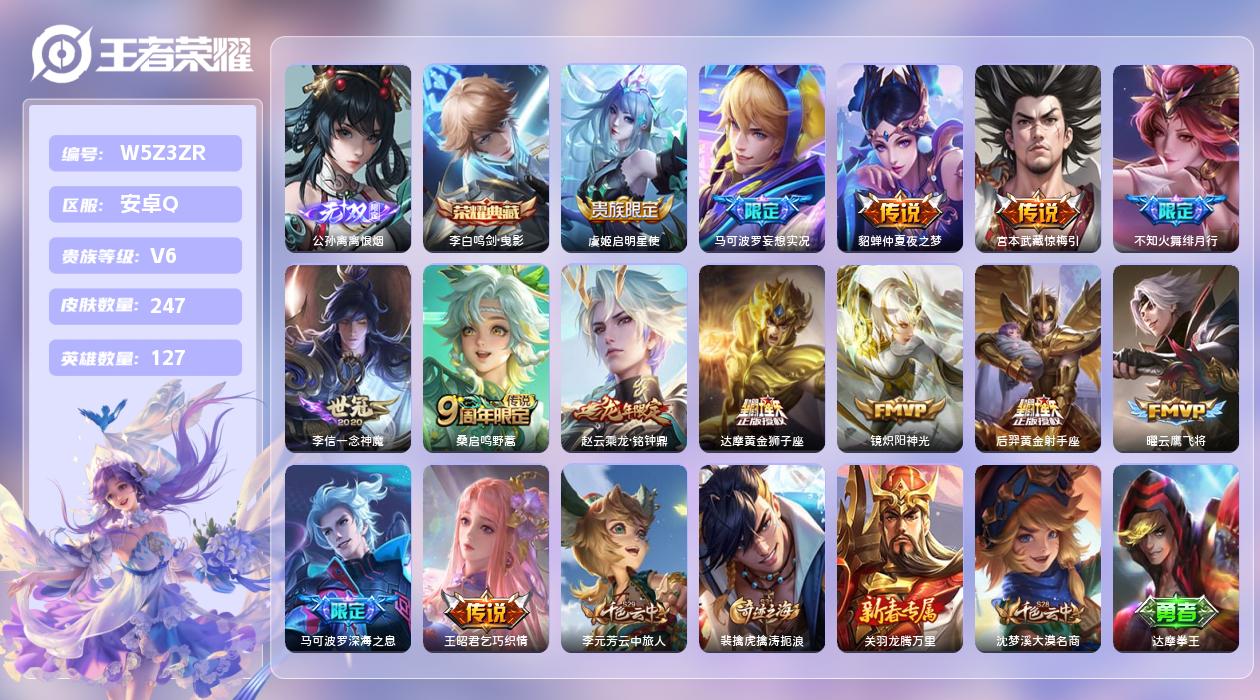Viewport: 1260px width, 700px height.
Task: Select the 貂蝉仲夏夜之梦 skin card
Action: [x=900, y=158]
